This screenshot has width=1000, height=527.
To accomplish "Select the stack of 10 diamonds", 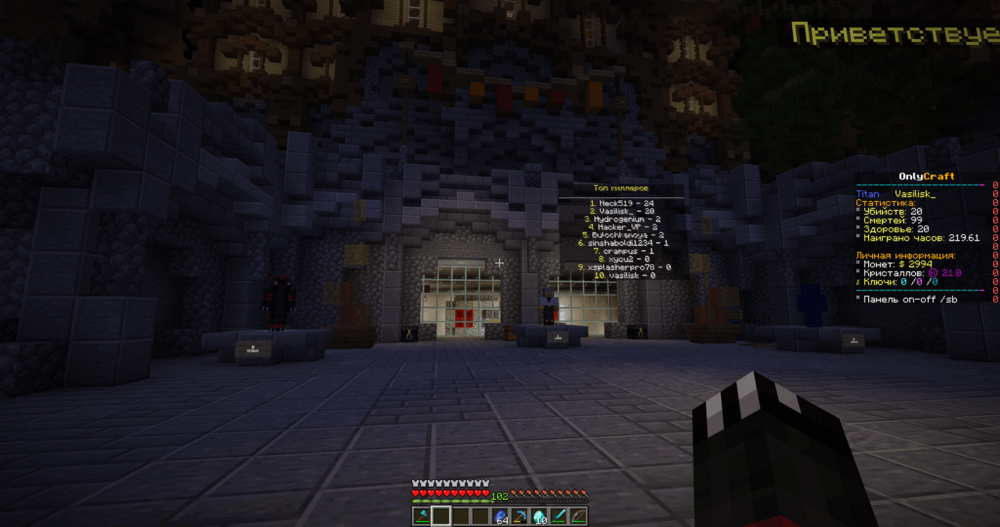I will pos(539,516).
